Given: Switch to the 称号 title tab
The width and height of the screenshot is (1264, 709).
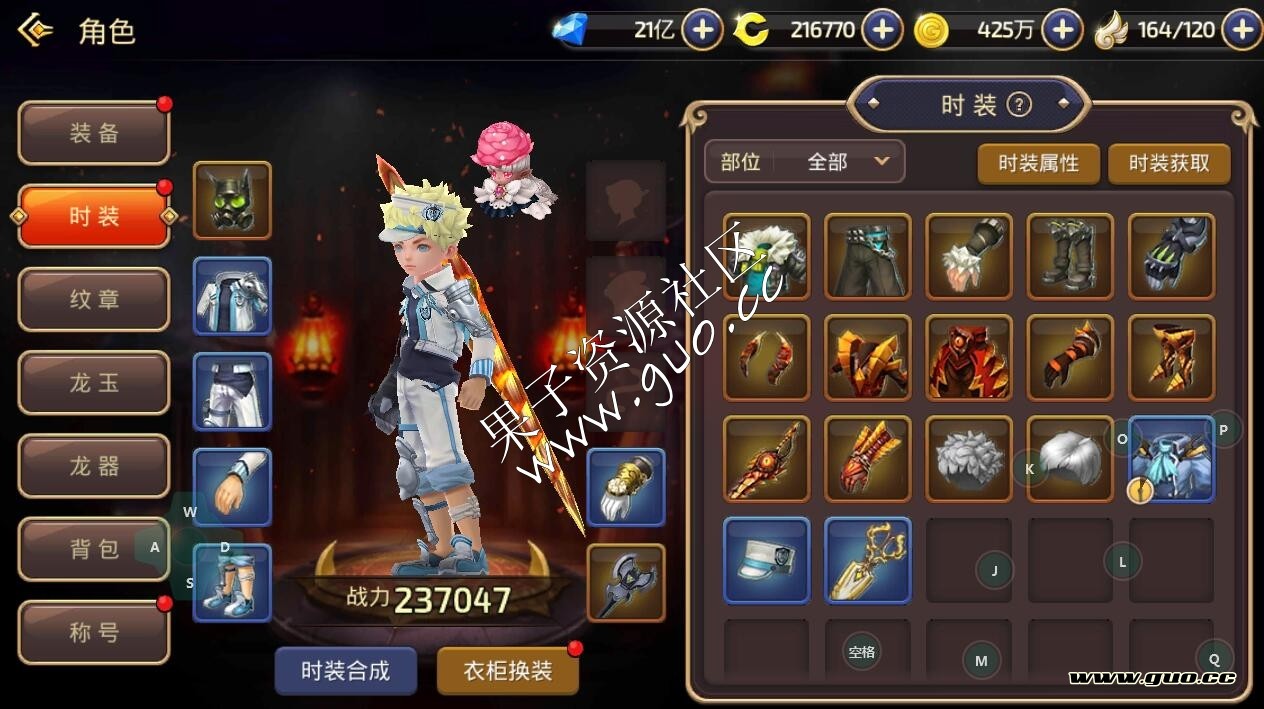Looking at the screenshot, I should (x=94, y=632).
